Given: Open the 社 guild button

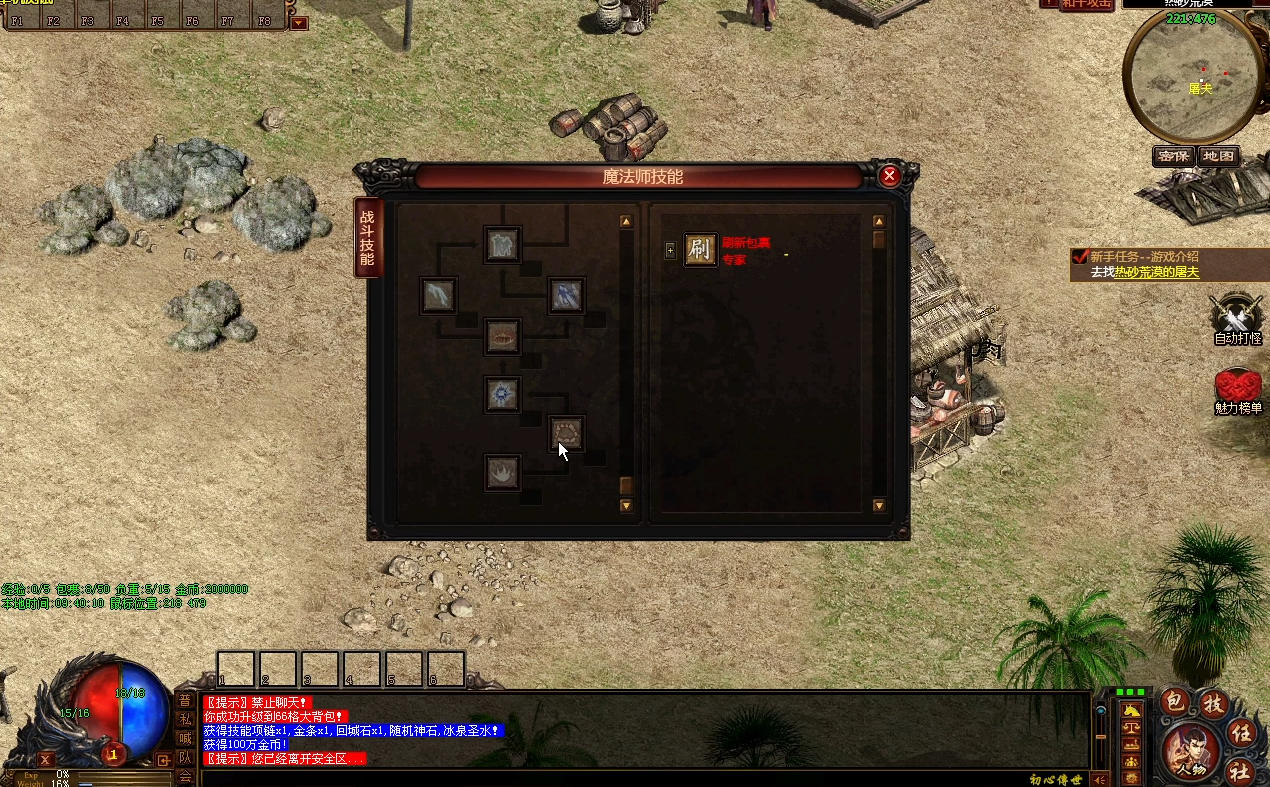Looking at the screenshot, I should (1240, 770).
